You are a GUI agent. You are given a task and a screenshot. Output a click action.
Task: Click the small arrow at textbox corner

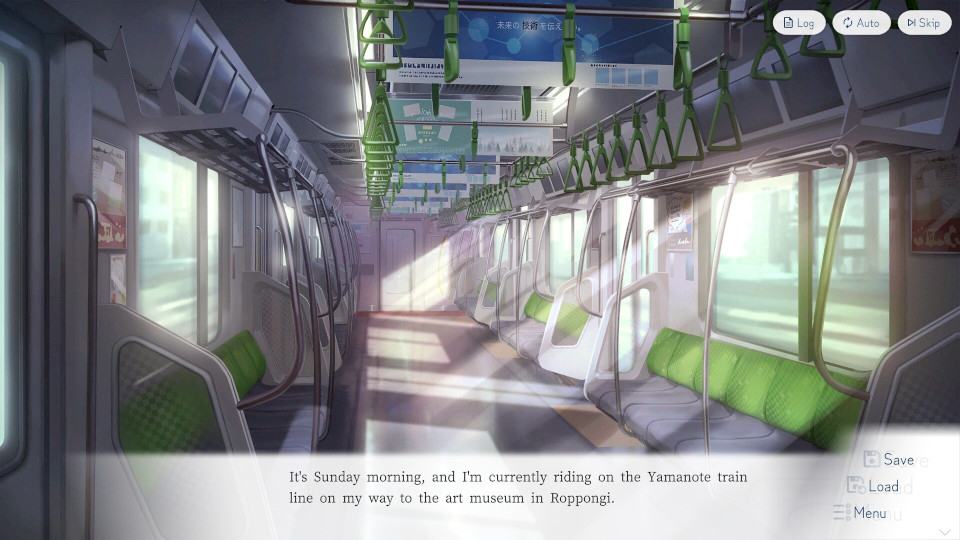click(x=945, y=531)
